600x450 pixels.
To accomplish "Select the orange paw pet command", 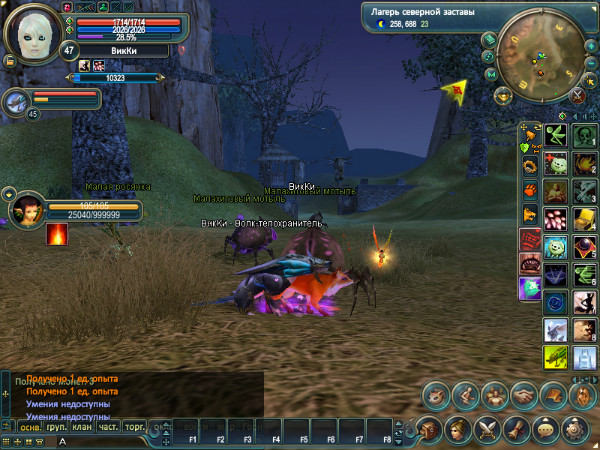I will [528, 189].
